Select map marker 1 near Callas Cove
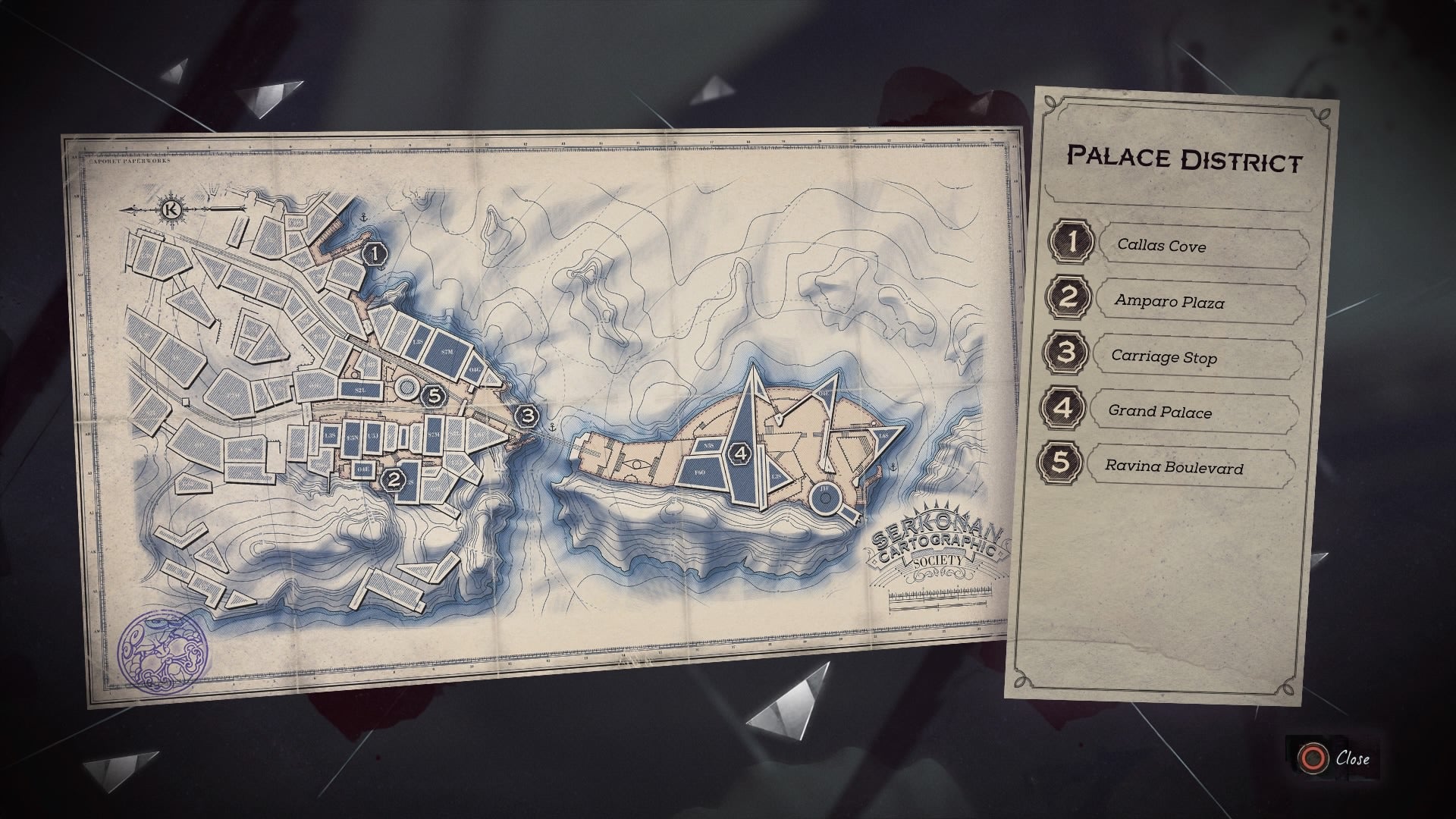The width and height of the screenshot is (1456, 819). pyautogui.click(x=375, y=255)
